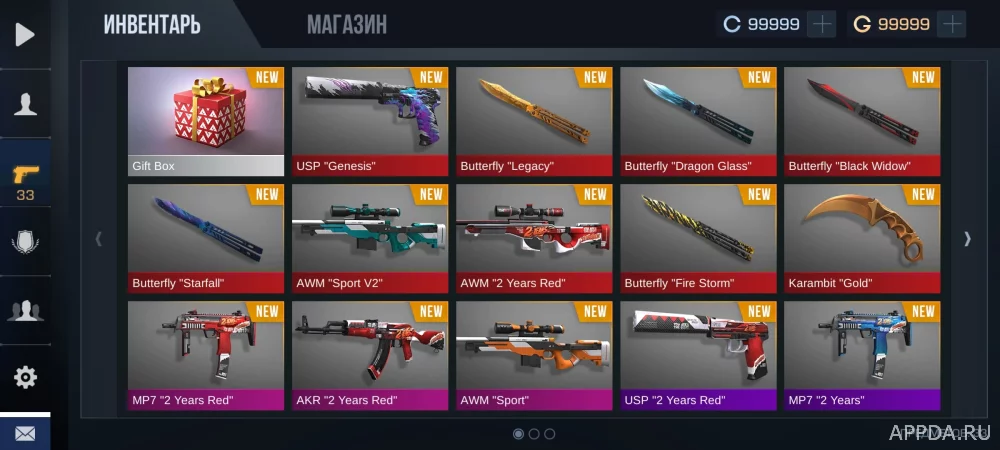Select the Gift Box item
1000x450 pixels.
tap(205, 121)
